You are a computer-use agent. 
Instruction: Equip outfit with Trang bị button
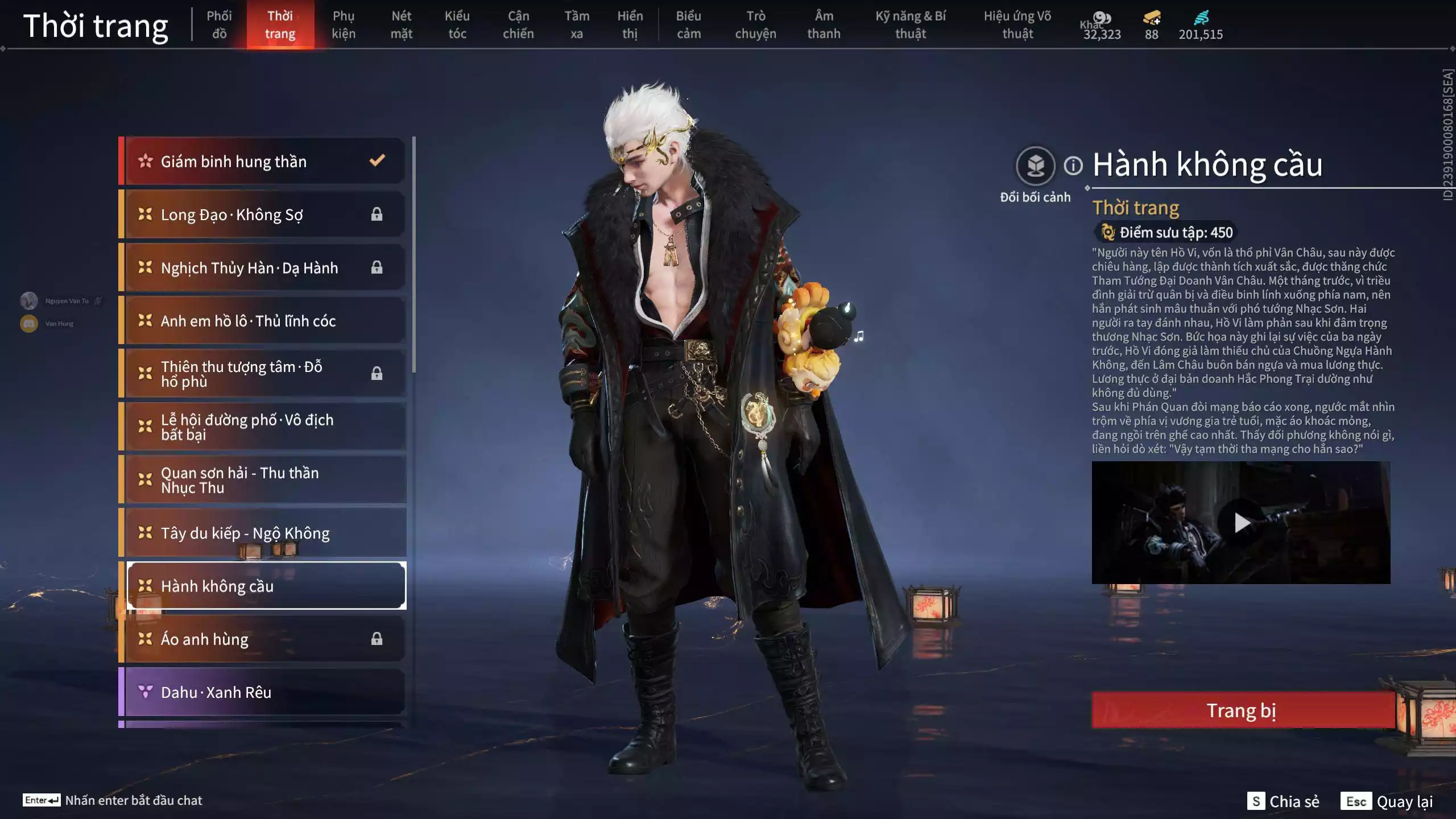(1242, 710)
